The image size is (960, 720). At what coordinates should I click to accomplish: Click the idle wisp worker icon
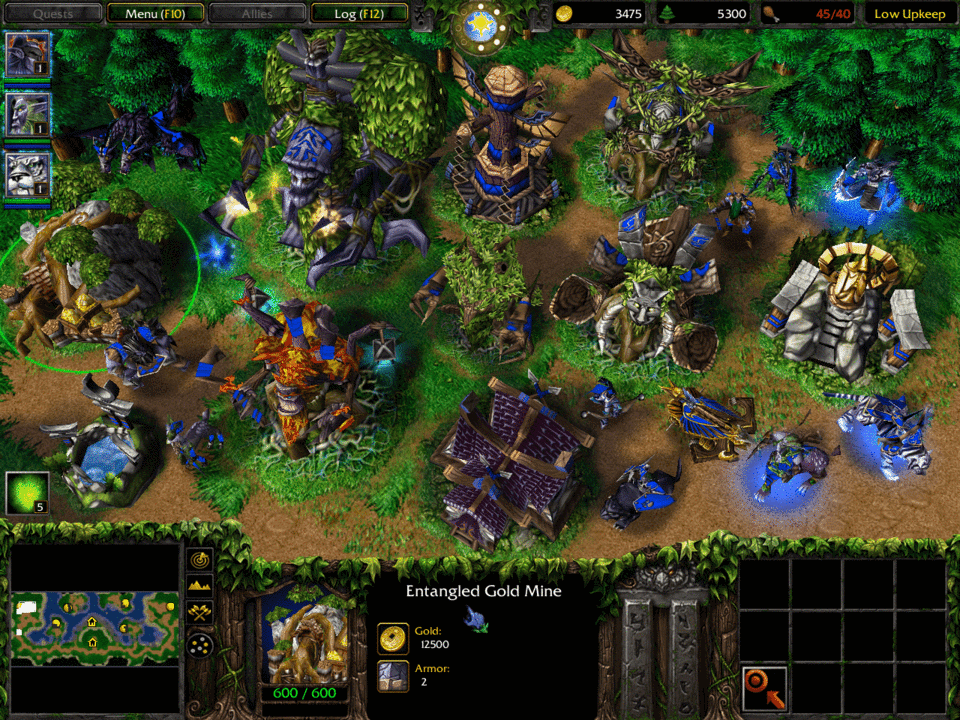[x=26, y=493]
